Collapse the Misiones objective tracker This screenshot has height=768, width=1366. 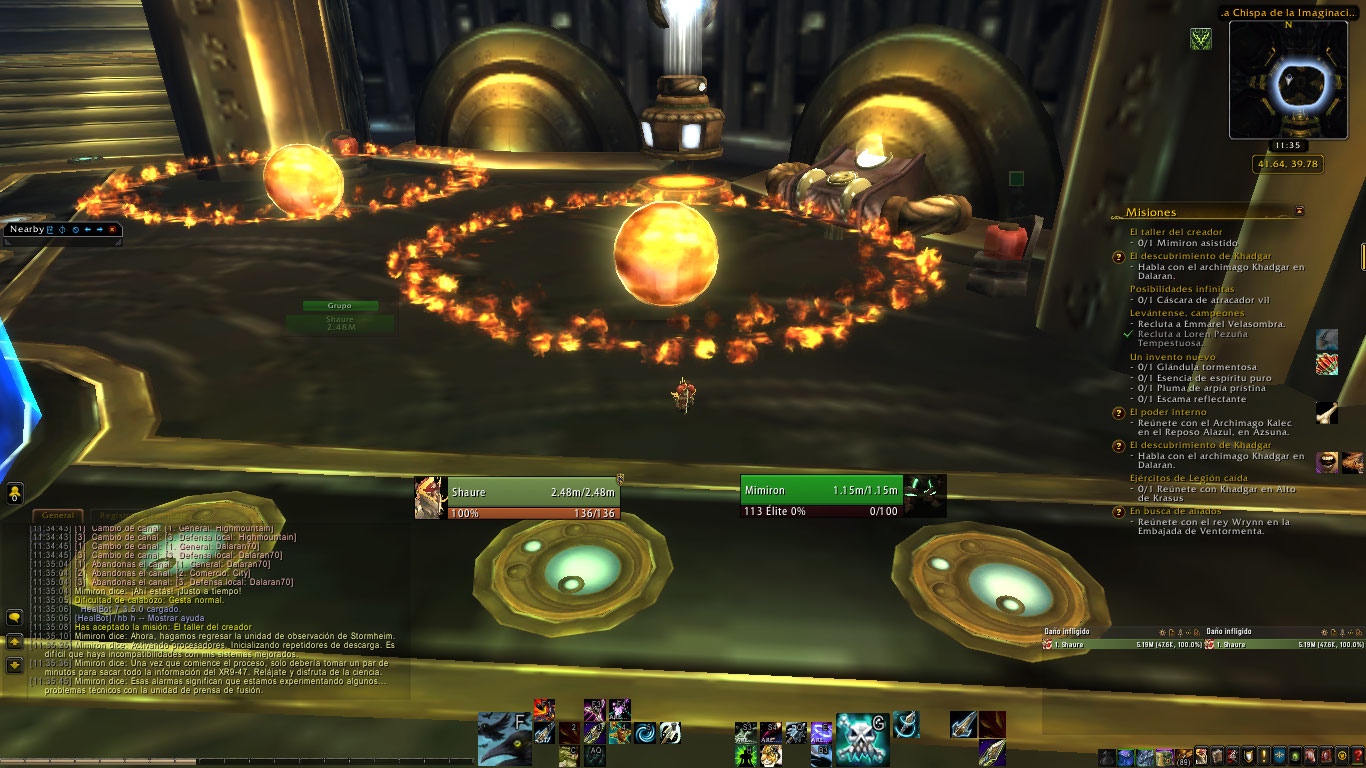[x=1299, y=211]
